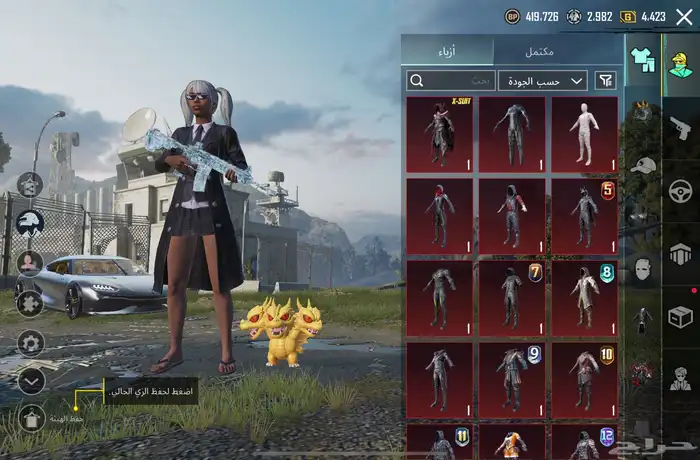Choose the outfit with the number 5 badge
The image size is (700, 460).
click(x=584, y=215)
